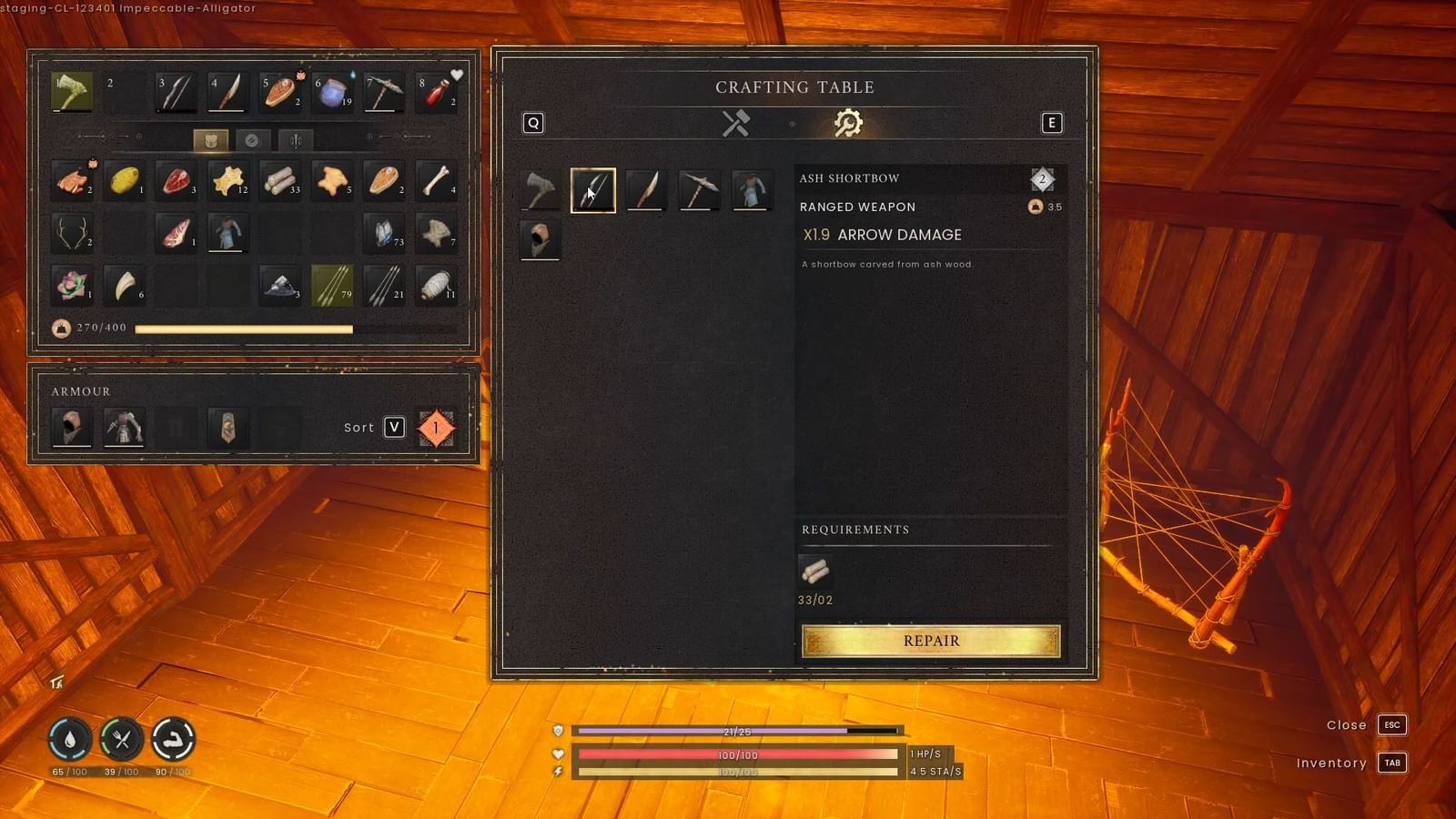Switch to the repair wrench tab
1456x819 pixels.
(847, 123)
